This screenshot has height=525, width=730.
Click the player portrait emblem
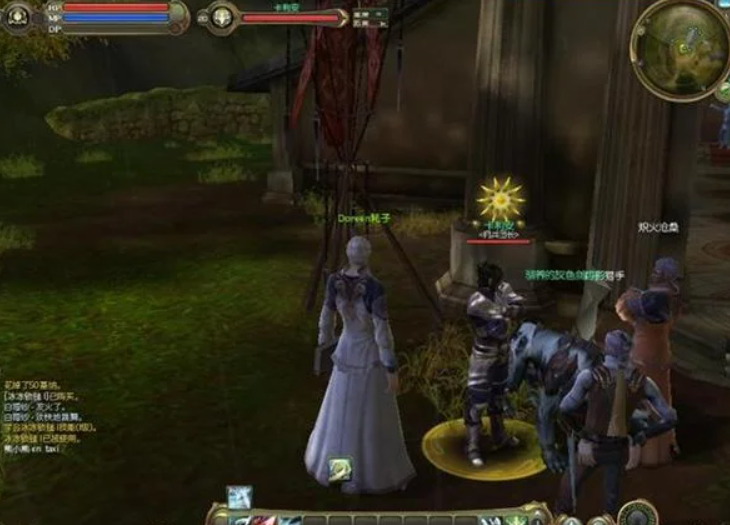point(17,17)
